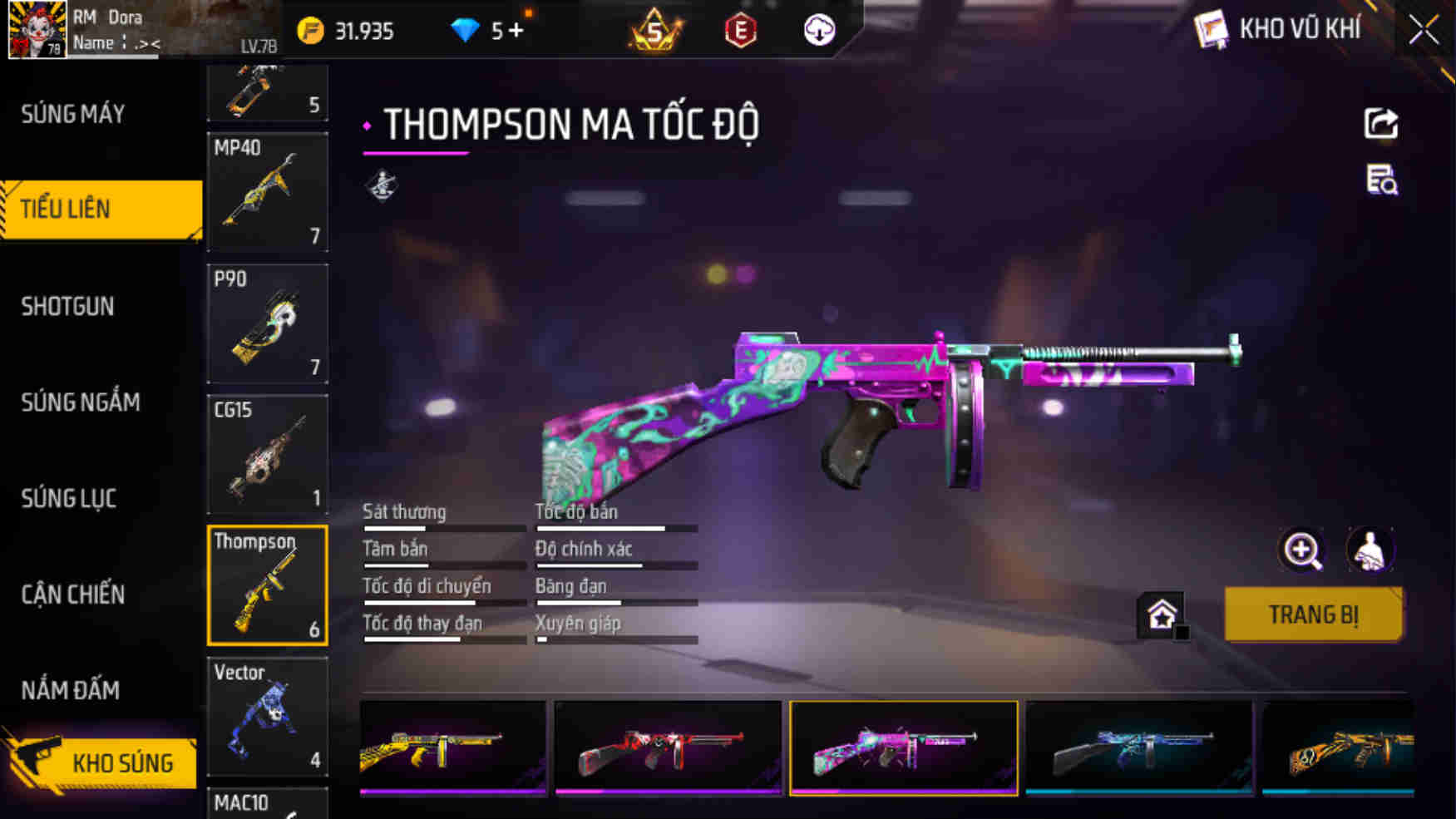This screenshot has height=819, width=1456.
Task: Click the Sát thương stat bar
Action: 443,526
